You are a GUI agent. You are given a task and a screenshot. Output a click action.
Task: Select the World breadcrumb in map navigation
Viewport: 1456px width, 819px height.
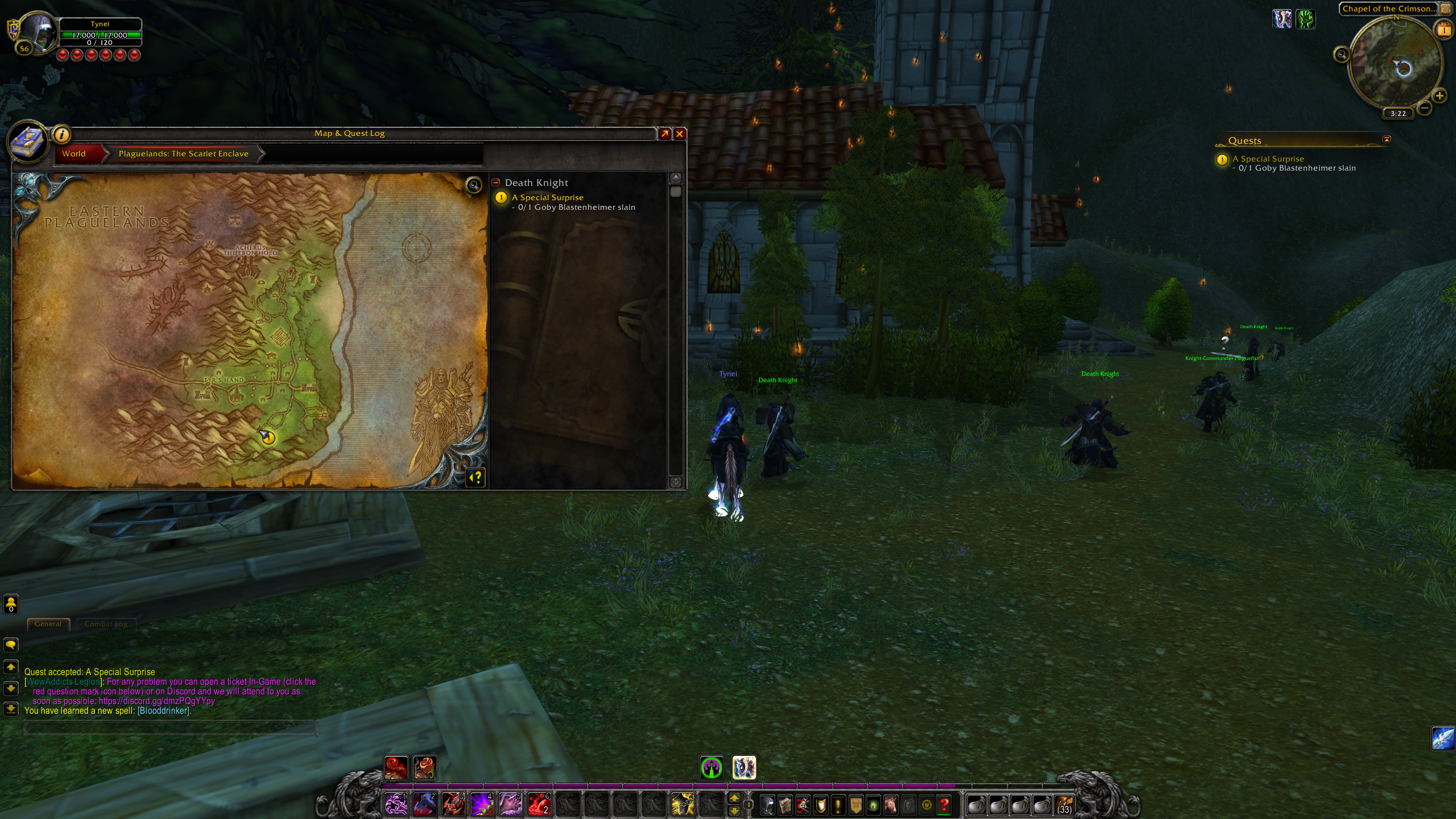click(75, 154)
